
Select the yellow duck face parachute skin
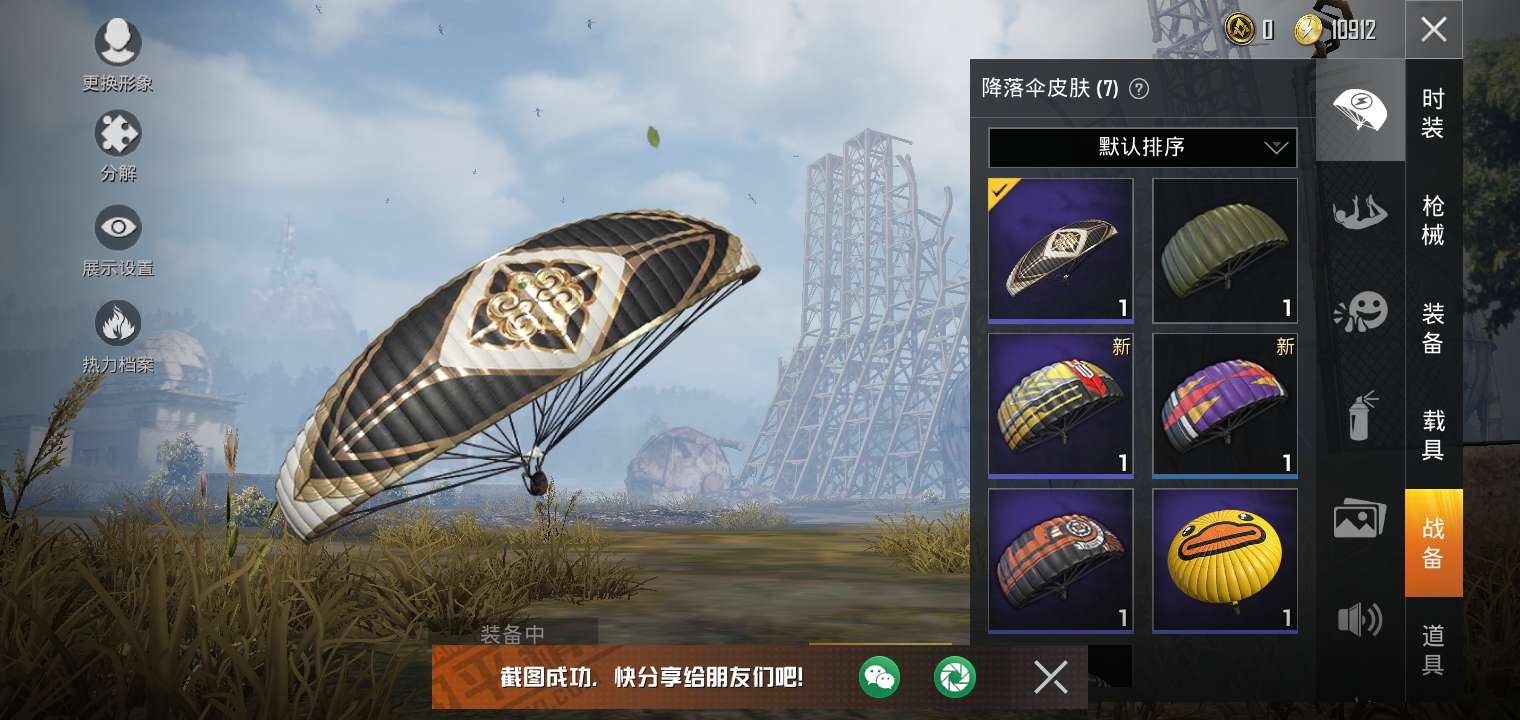point(1224,560)
